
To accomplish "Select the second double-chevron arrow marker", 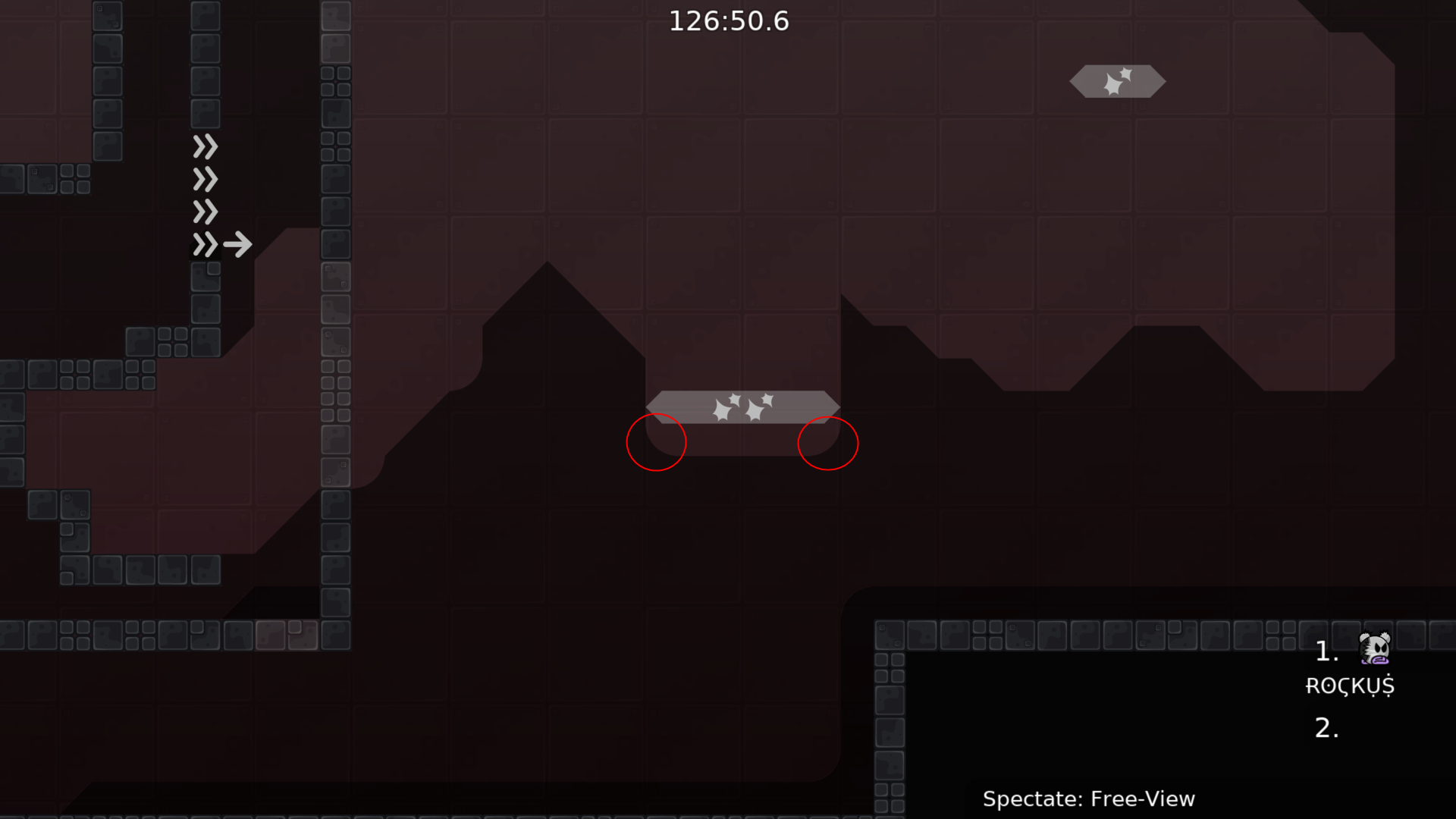I will (204, 179).
